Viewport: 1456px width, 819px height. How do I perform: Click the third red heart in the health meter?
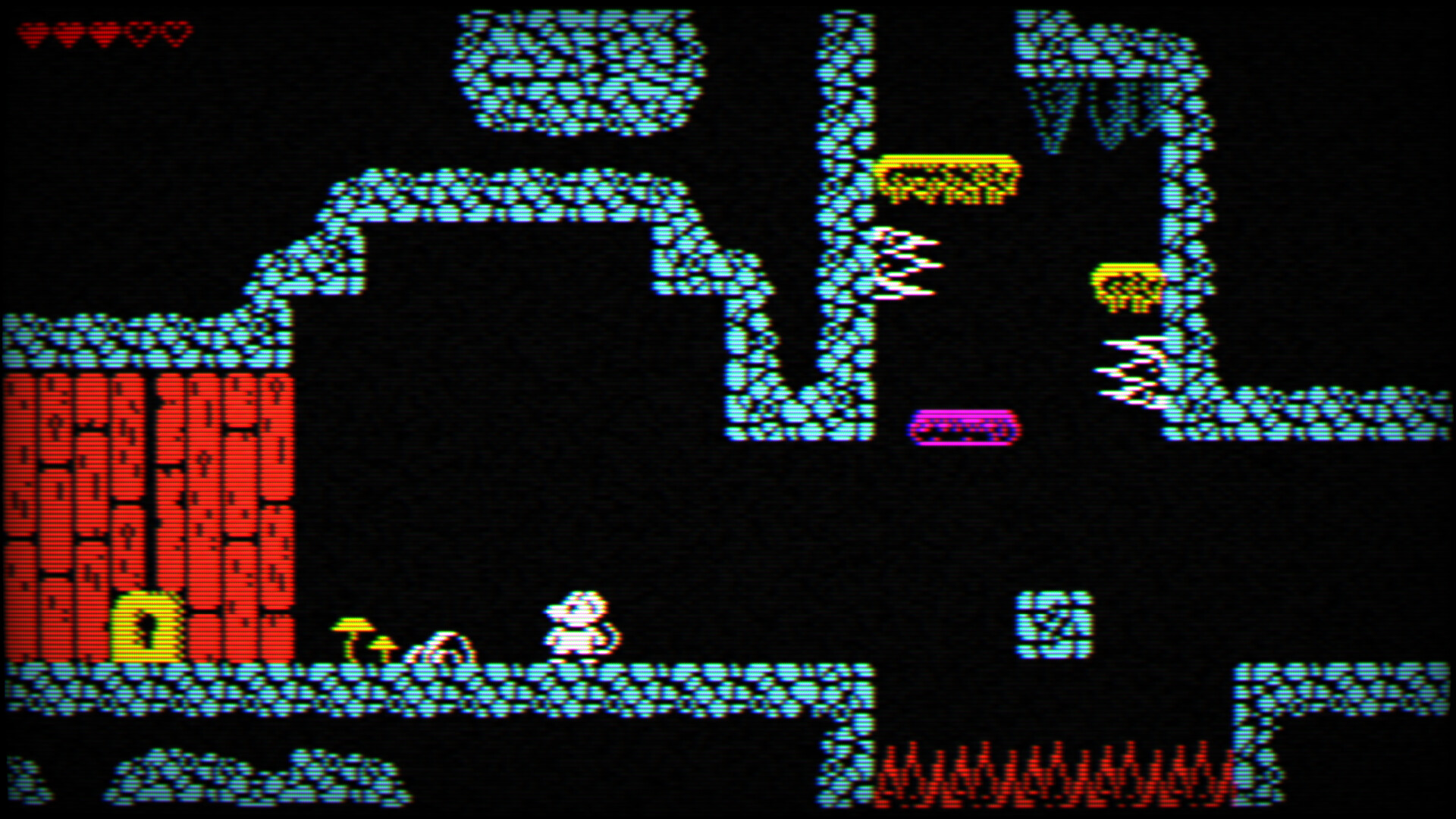pyautogui.click(x=102, y=32)
